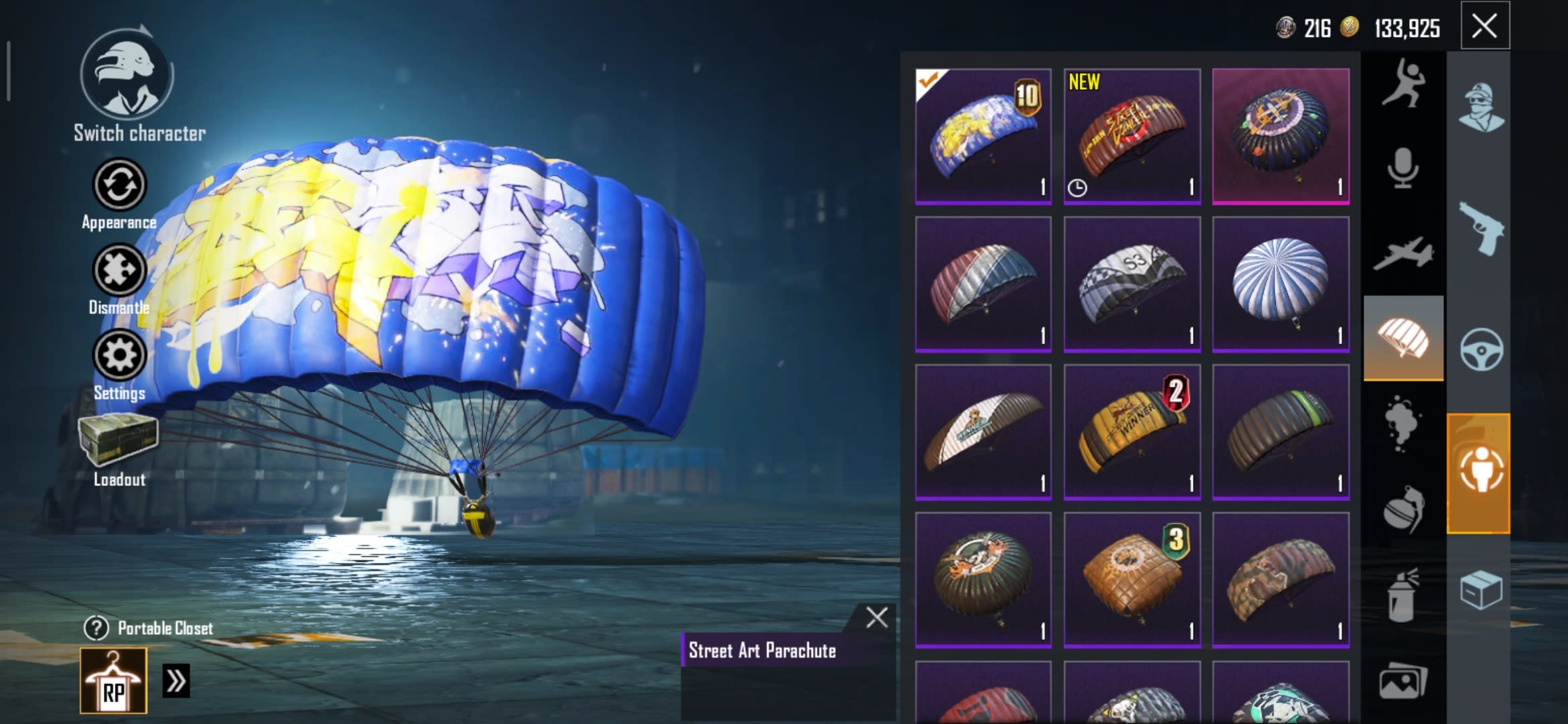Select the equipped Street Art Parachute
Screen dimensions: 1568x724
point(983,136)
